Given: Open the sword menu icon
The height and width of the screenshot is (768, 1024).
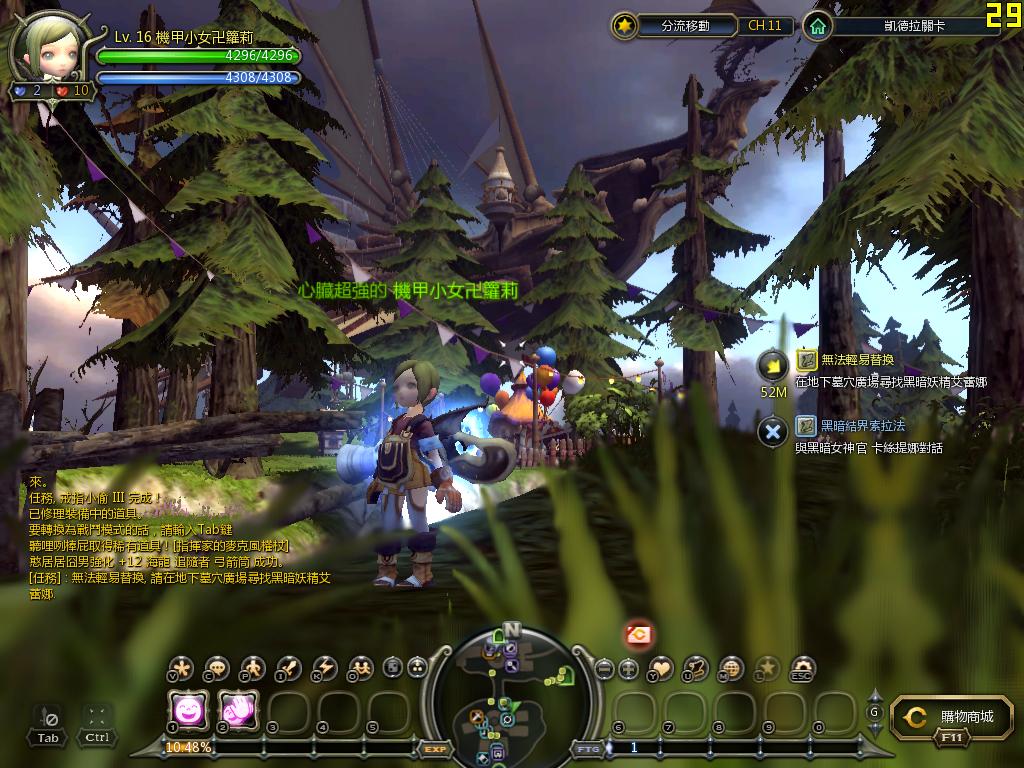Looking at the screenshot, I should (x=289, y=668).
